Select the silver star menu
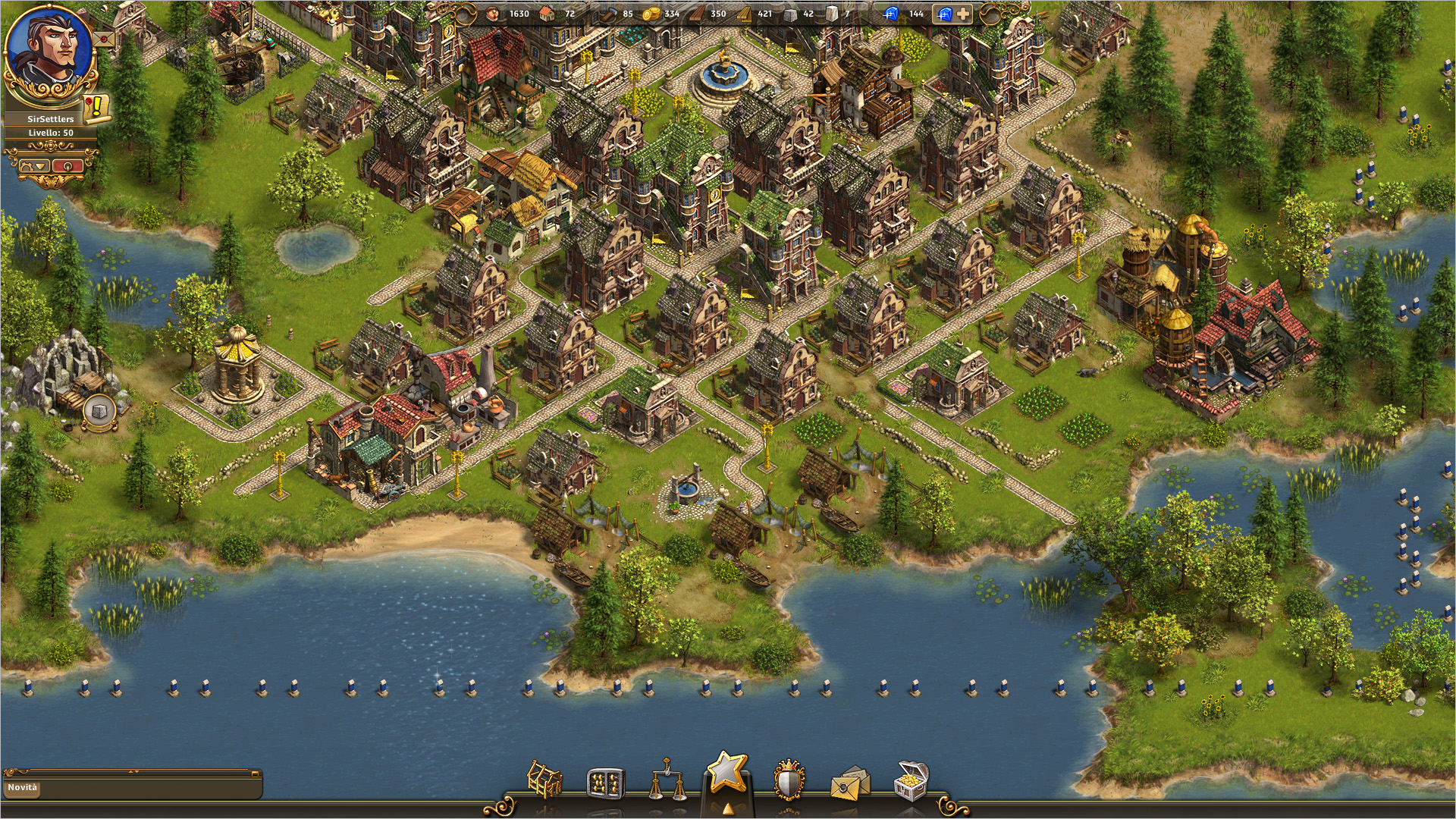Image resolution: width=1456 pixels, height=819 pixels. 727,772
